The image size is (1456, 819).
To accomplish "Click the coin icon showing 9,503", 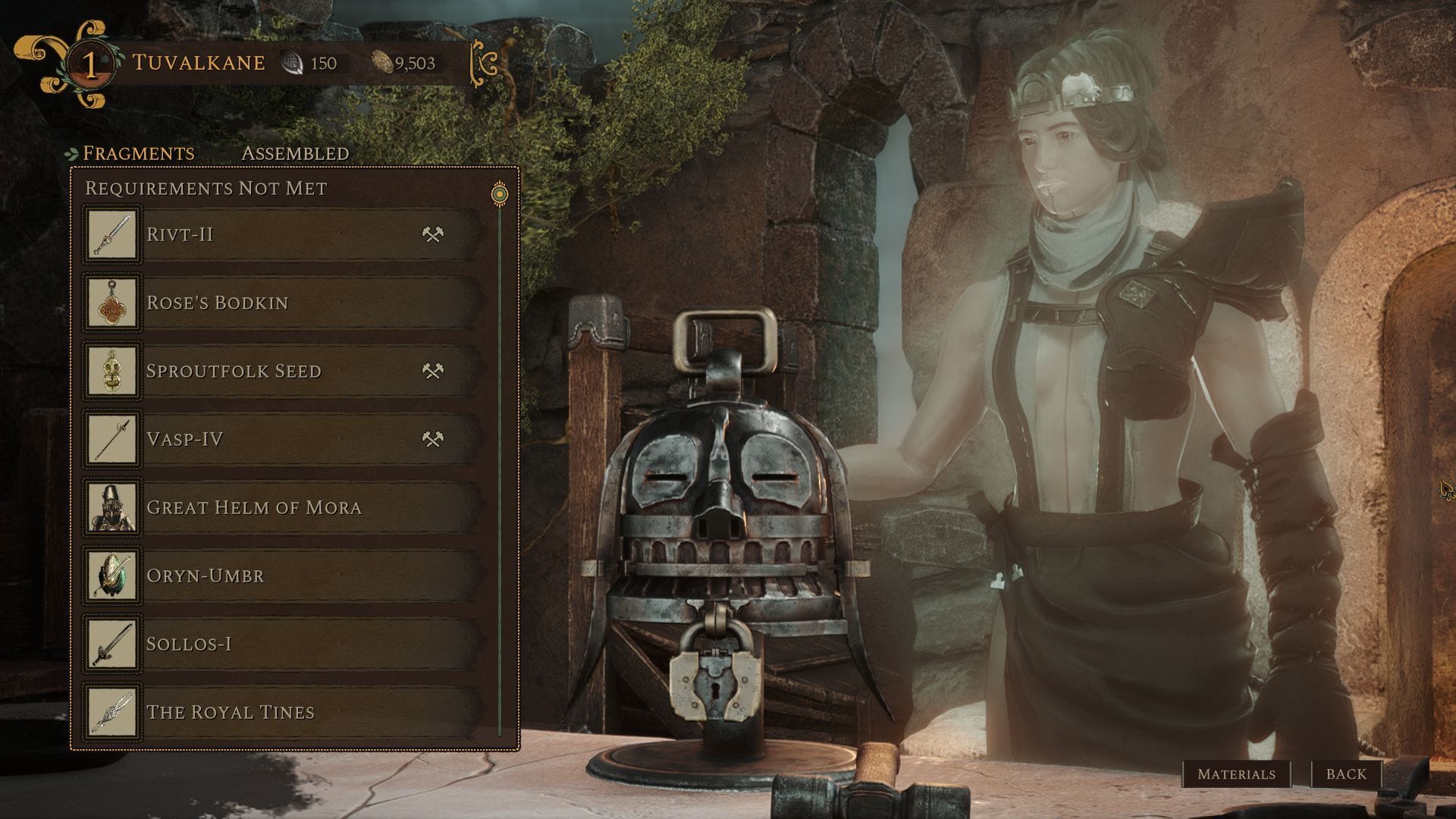I will click(x=384, y=64).
